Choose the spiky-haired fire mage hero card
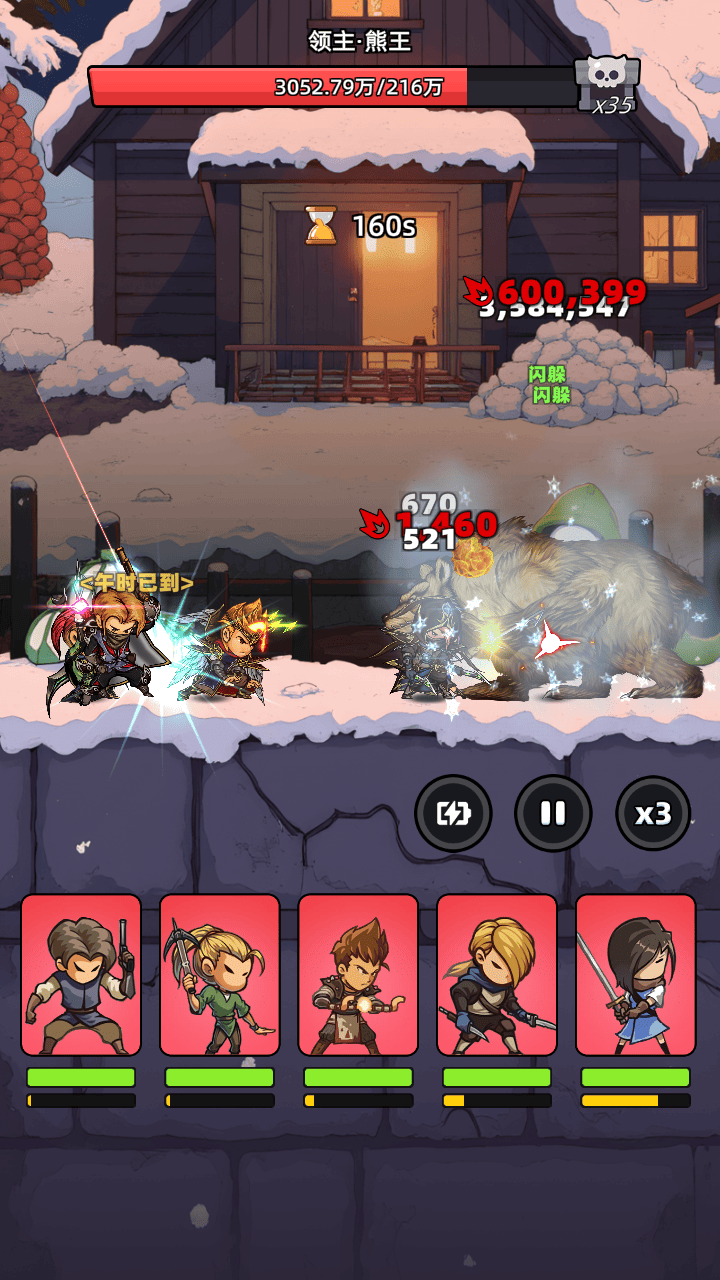This screenshot has height=1280, width=720. coord(358,975)
